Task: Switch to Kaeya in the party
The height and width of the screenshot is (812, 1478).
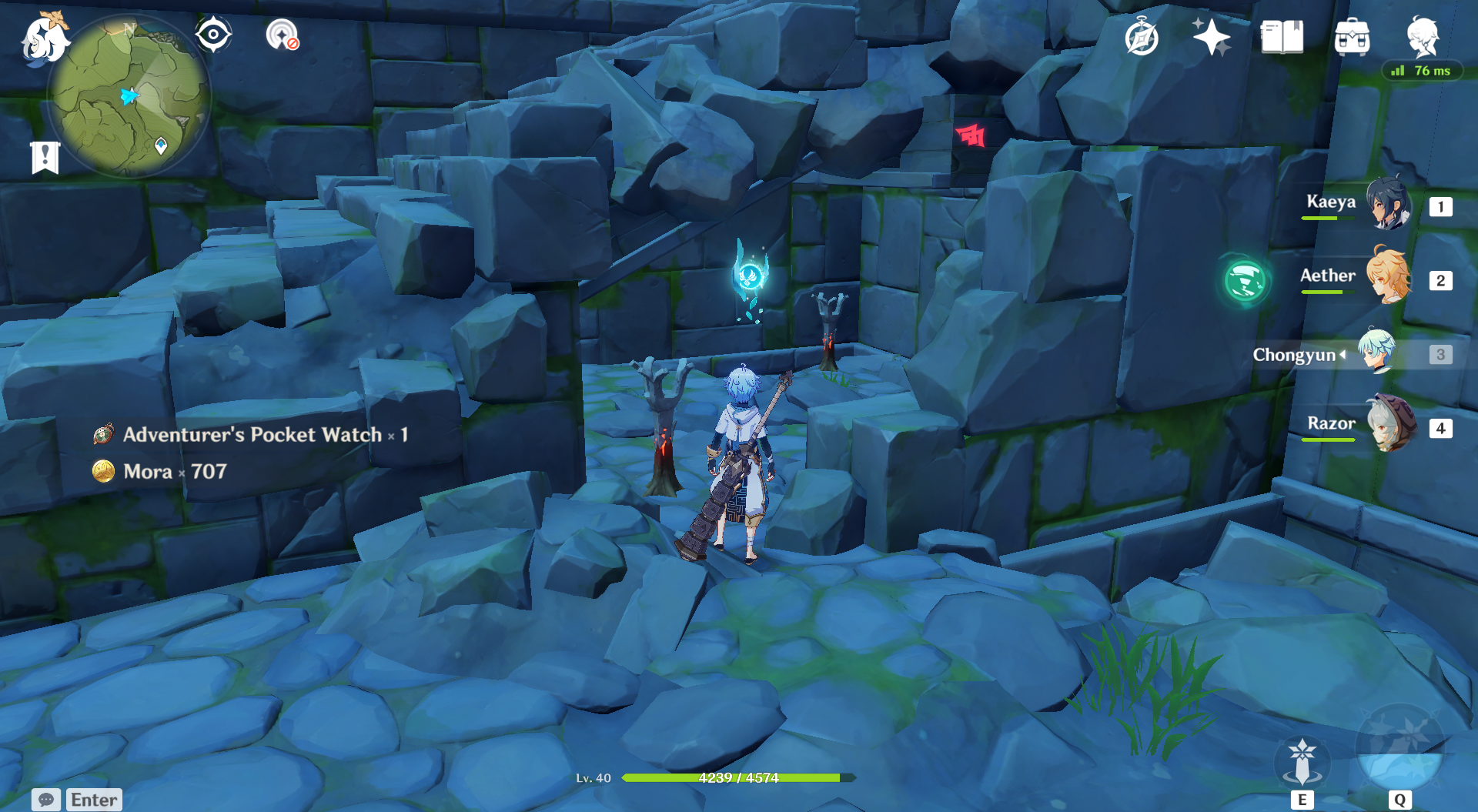Action: point(1389,205)
